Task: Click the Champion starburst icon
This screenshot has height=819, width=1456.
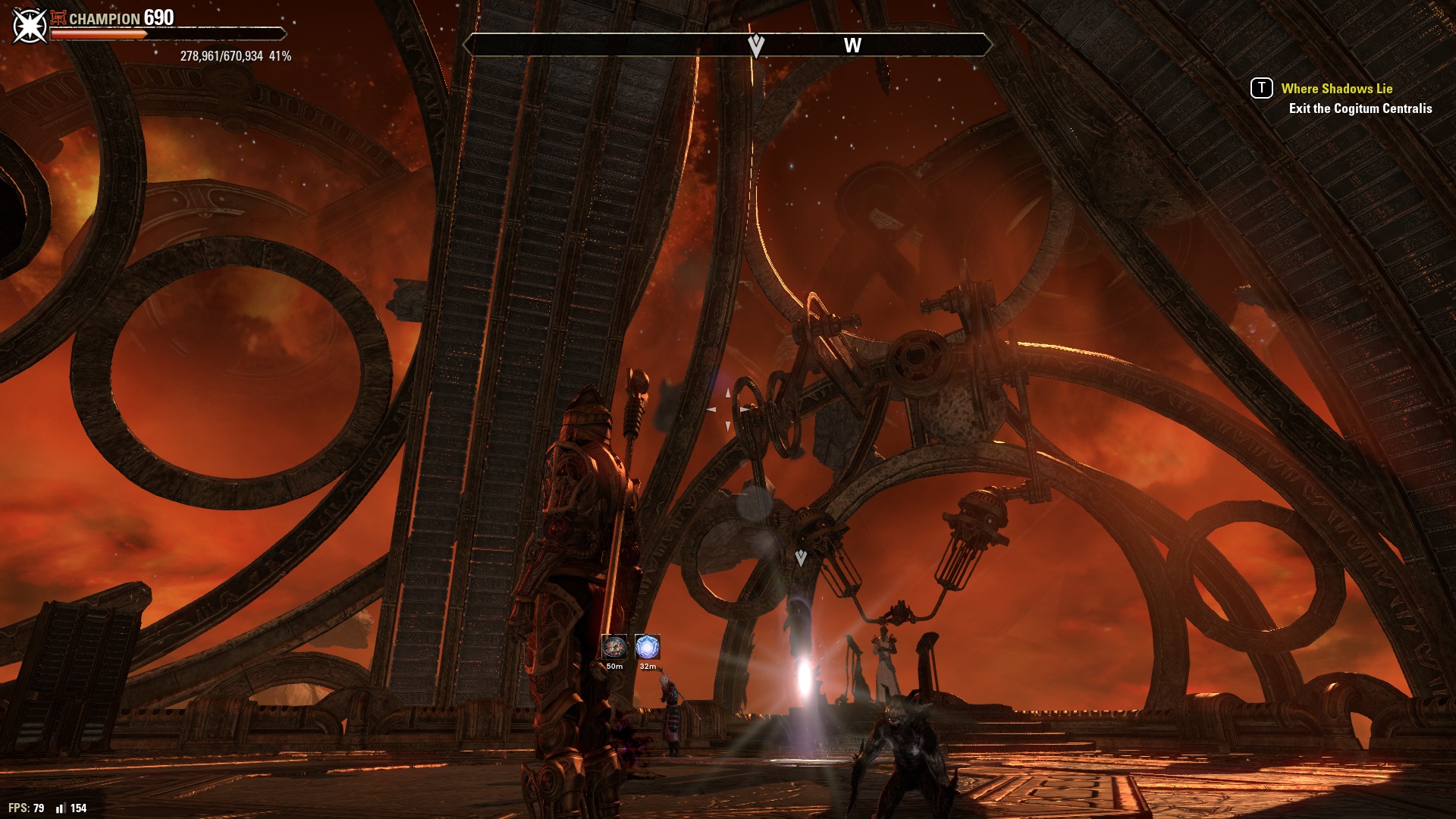Action: click(30, 25)
